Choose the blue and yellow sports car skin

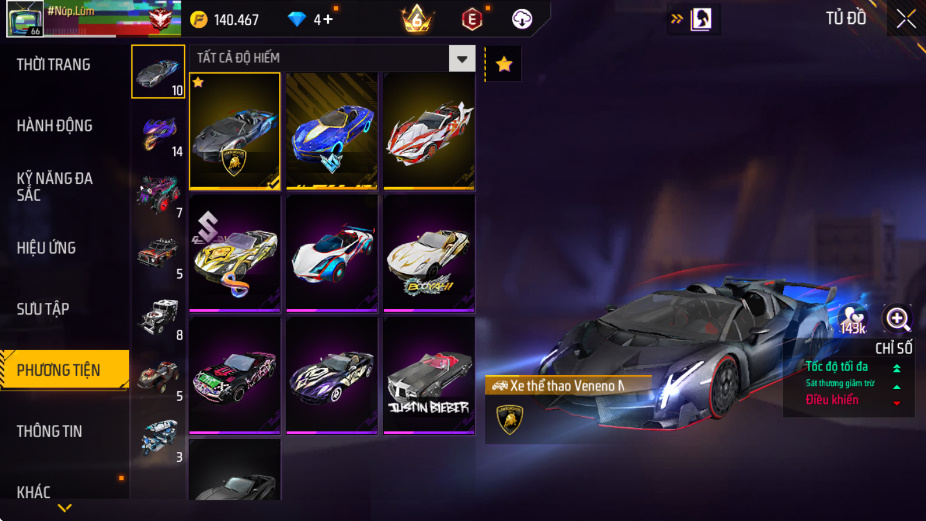pyautogui.click(x=332, y=130)
